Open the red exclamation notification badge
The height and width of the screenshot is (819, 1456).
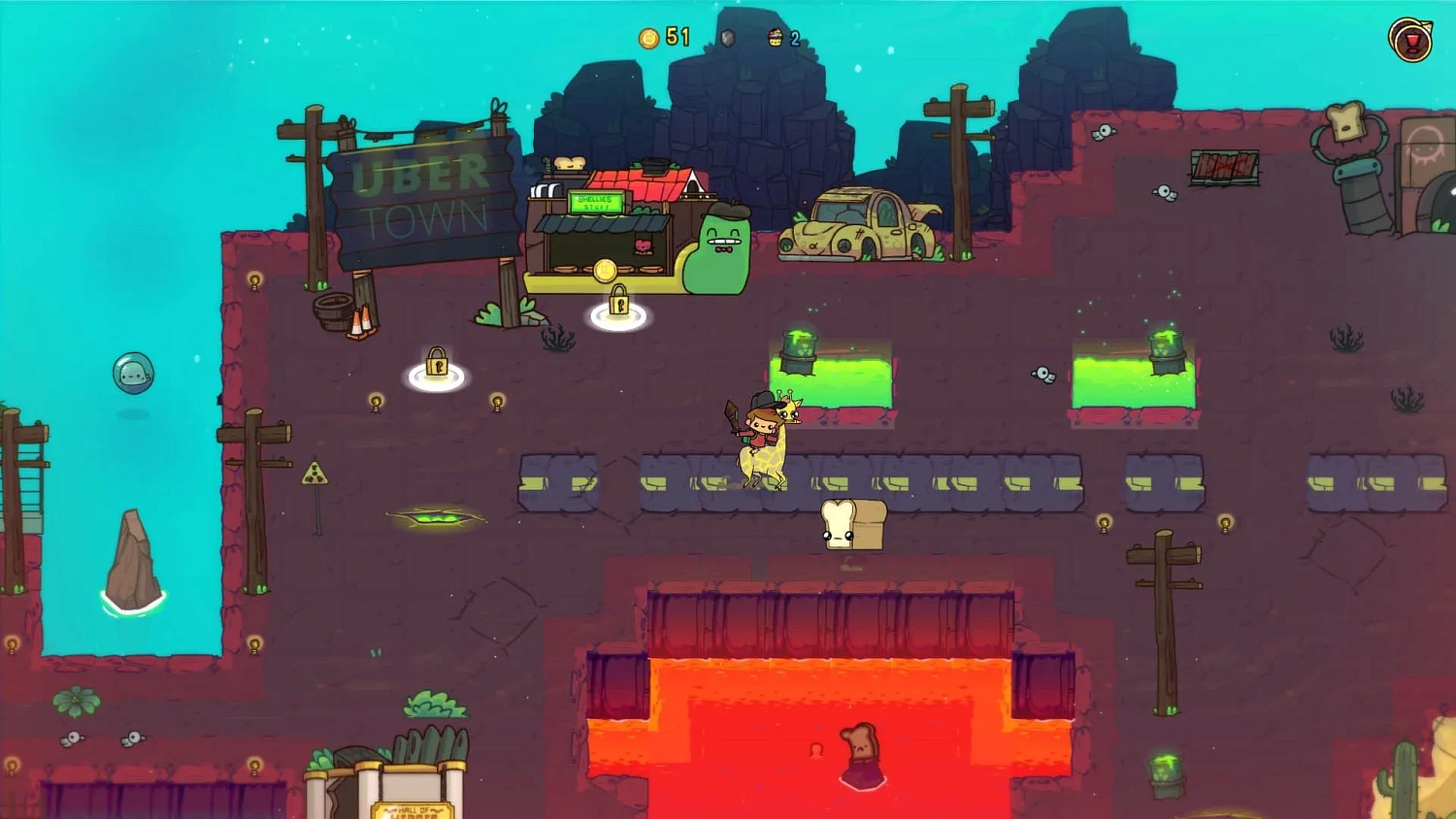pyautogui.click(x=1411, y=41)
